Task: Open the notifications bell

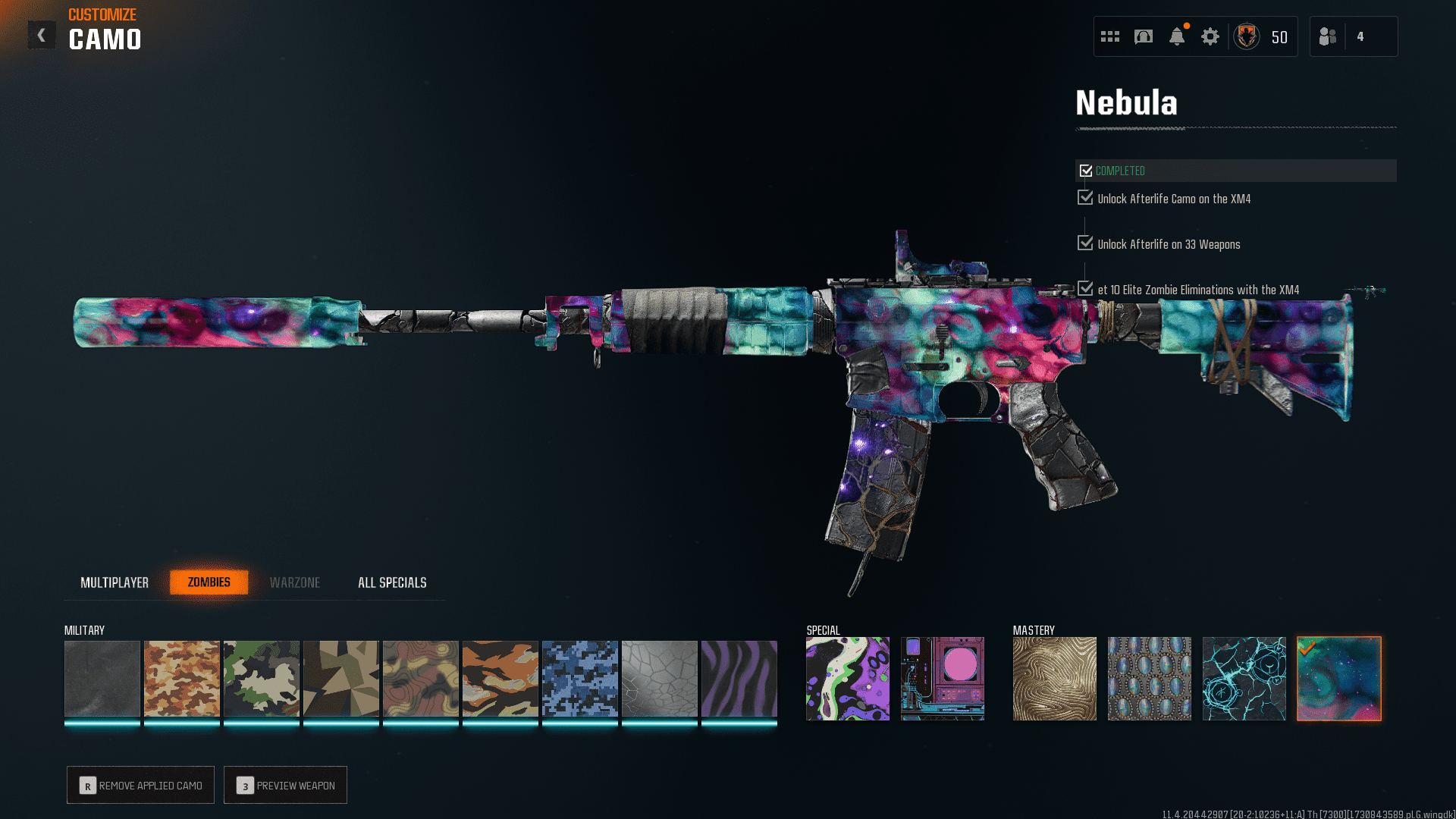Action: tap(1177, 36)
